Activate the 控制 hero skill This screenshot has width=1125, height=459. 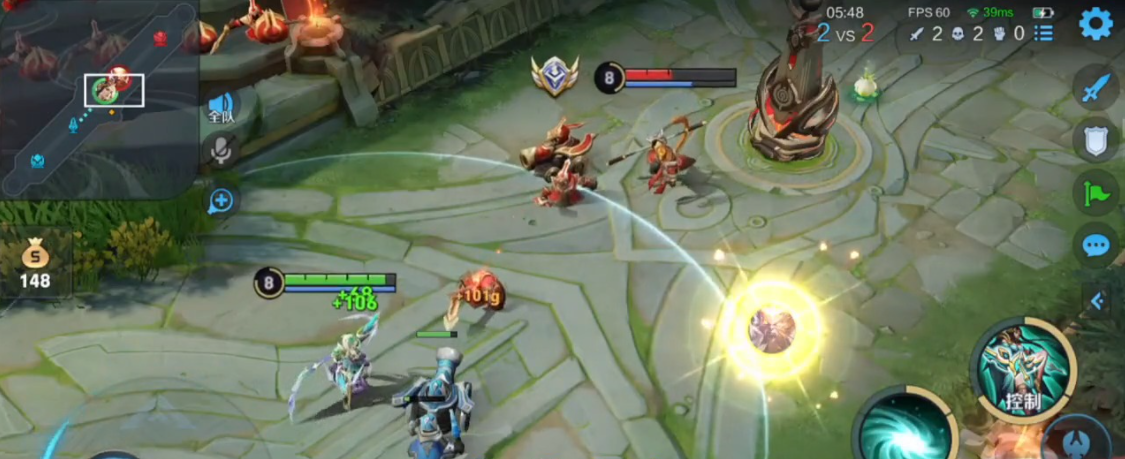[1022, 369]
